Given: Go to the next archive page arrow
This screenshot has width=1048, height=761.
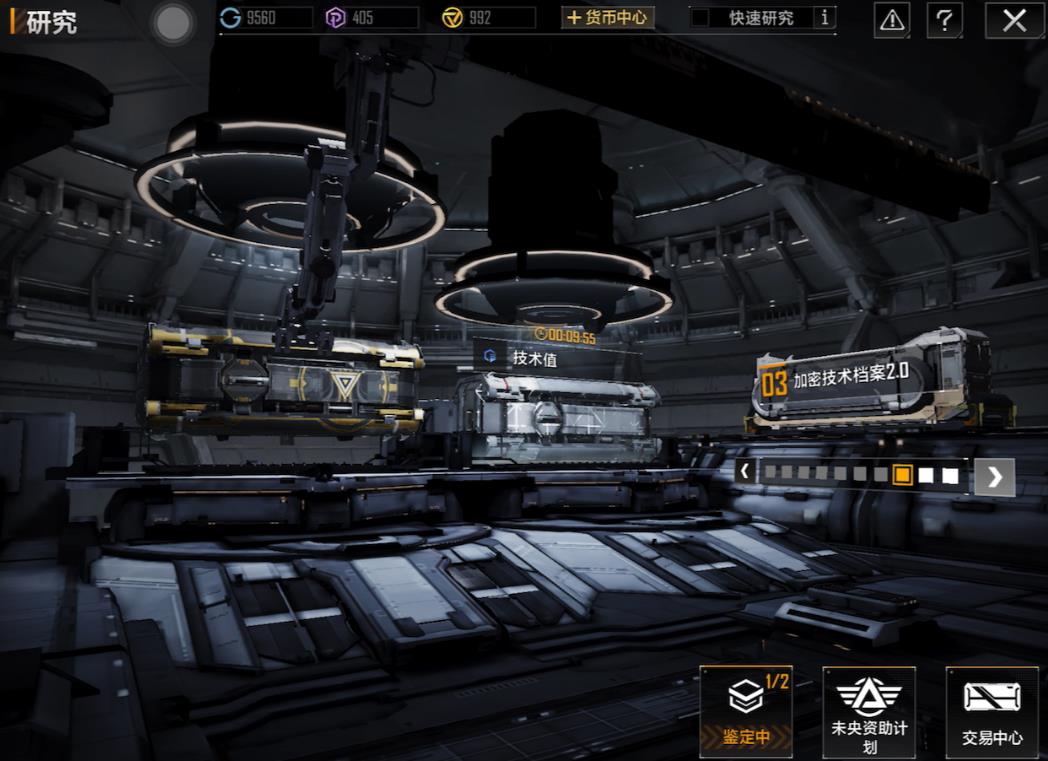Looking at the screenshot, I should (994, 477).
